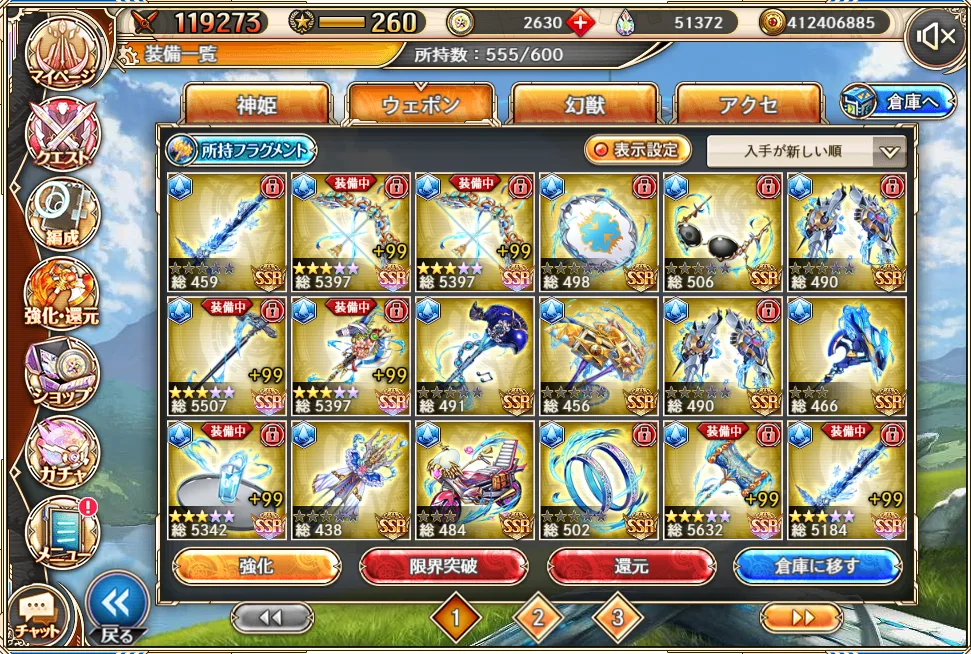Open the ガチャ gacha menu
Screen dimensions: 971x654
pyautogui.click(x=63, y=452)
